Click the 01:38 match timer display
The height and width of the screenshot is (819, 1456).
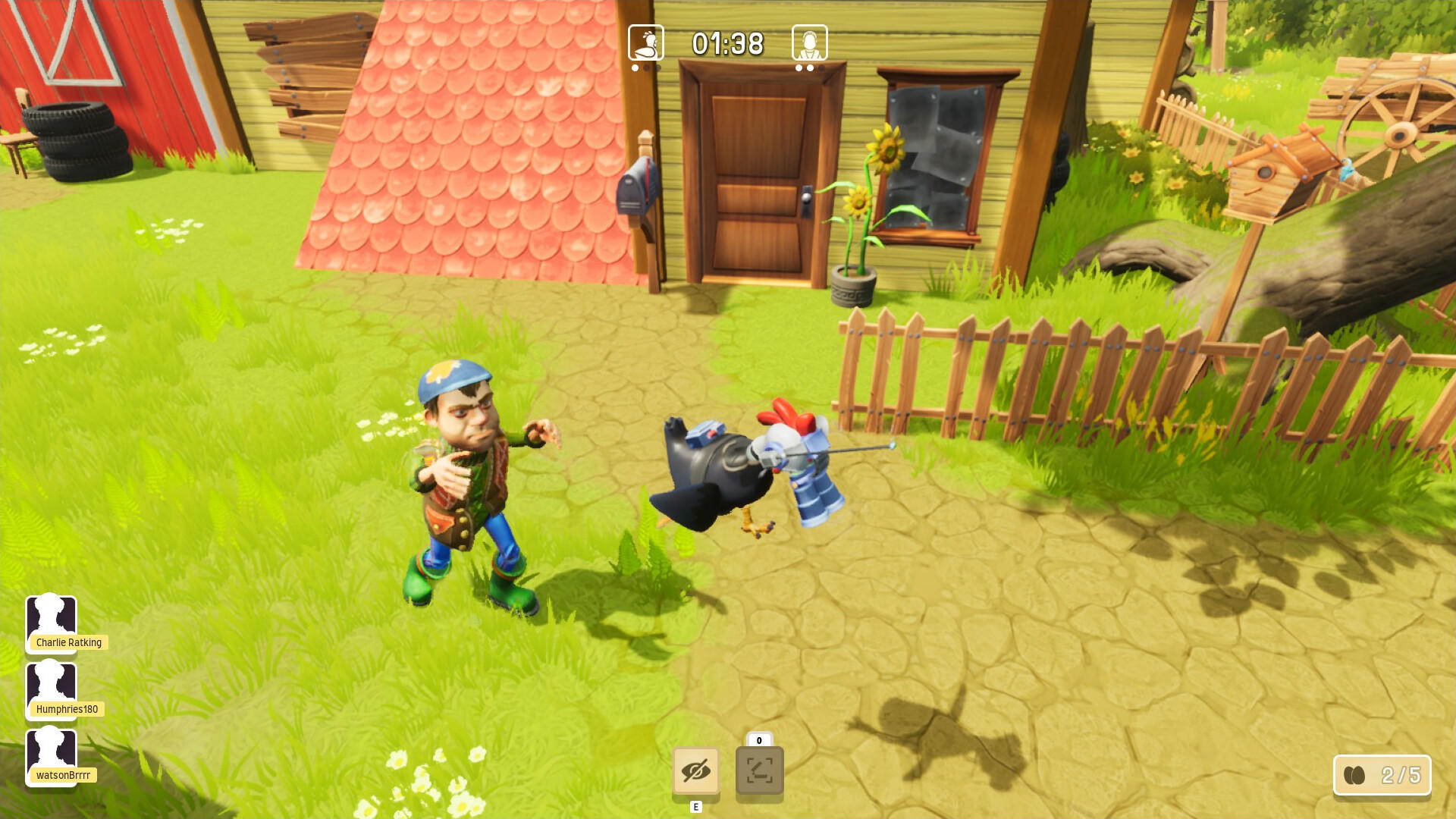(x=726, y=44)
